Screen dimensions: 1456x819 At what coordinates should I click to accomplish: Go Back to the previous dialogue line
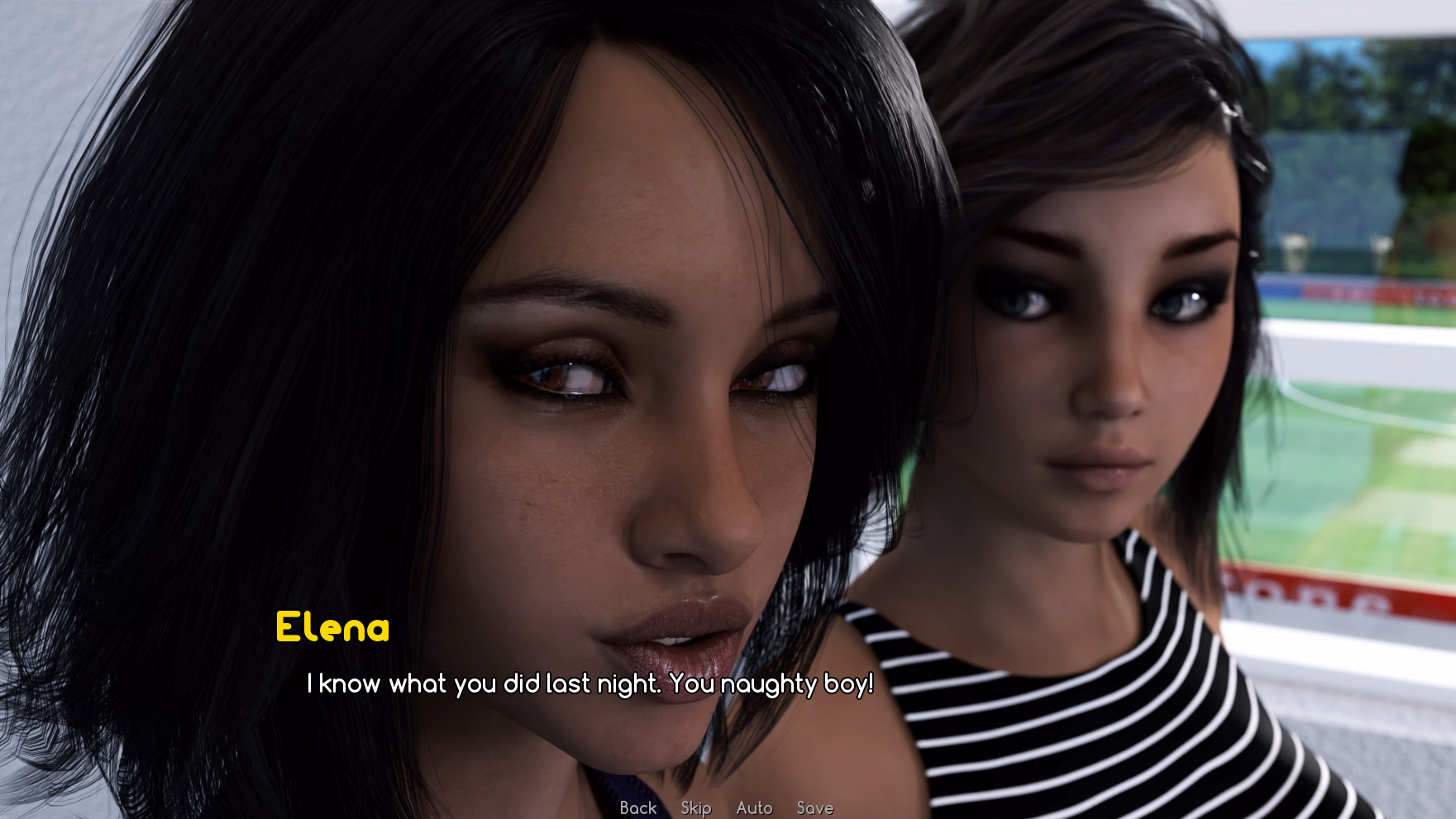click(x=637, y=807)
